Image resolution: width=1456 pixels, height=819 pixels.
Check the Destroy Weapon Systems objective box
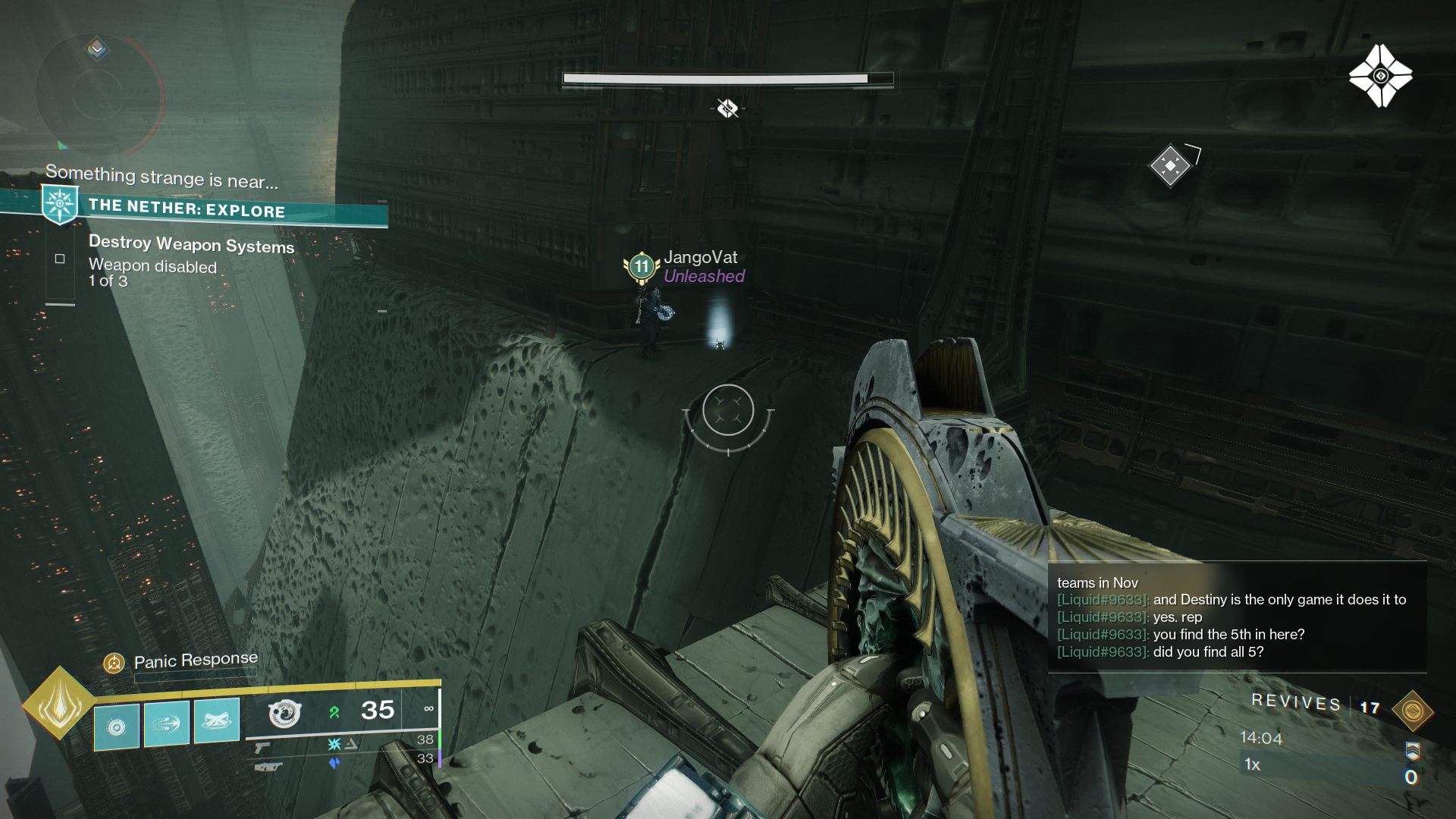tap(60, 258)
